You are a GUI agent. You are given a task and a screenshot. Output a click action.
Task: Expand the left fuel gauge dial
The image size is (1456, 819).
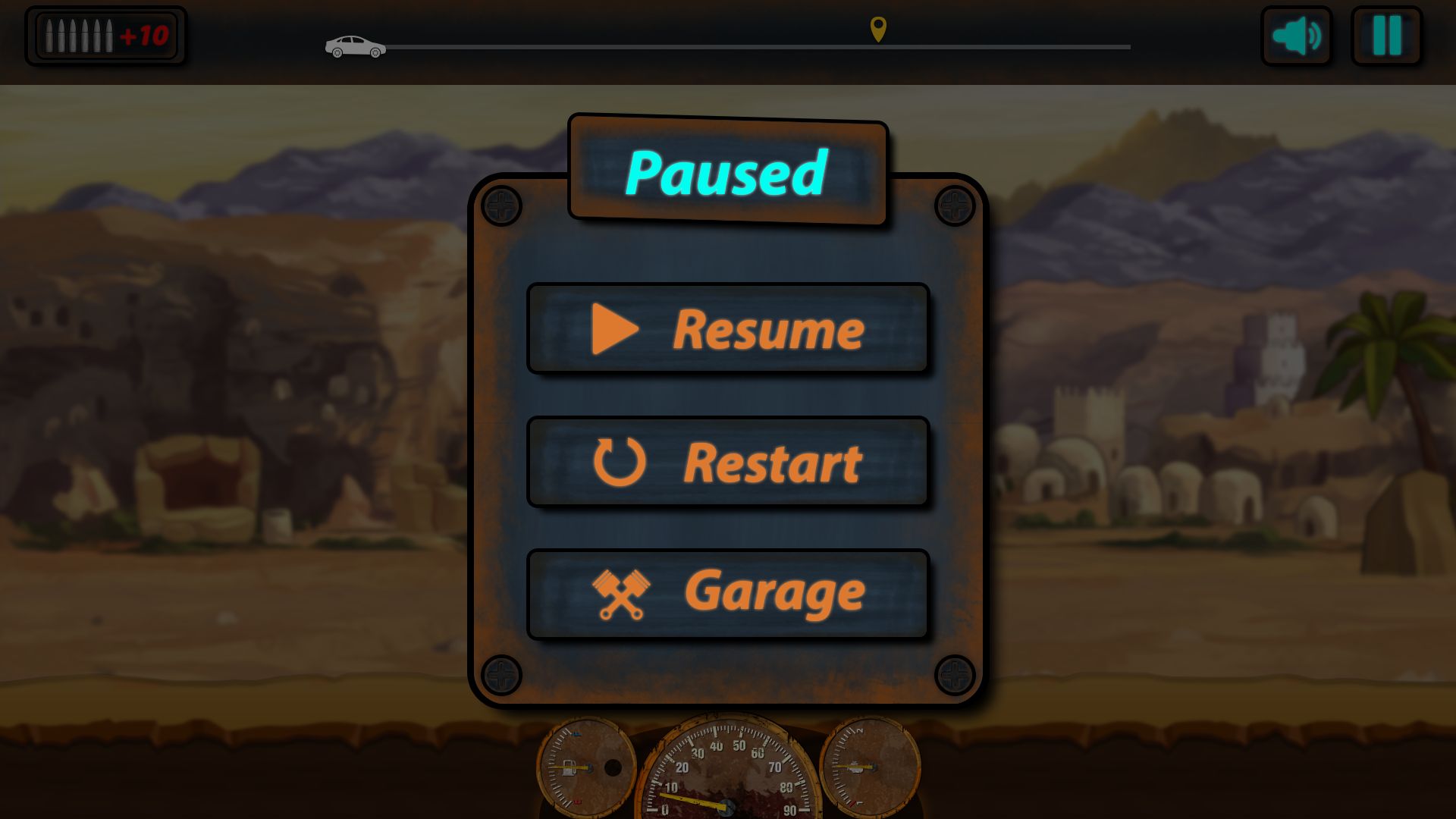pos(587,767)
